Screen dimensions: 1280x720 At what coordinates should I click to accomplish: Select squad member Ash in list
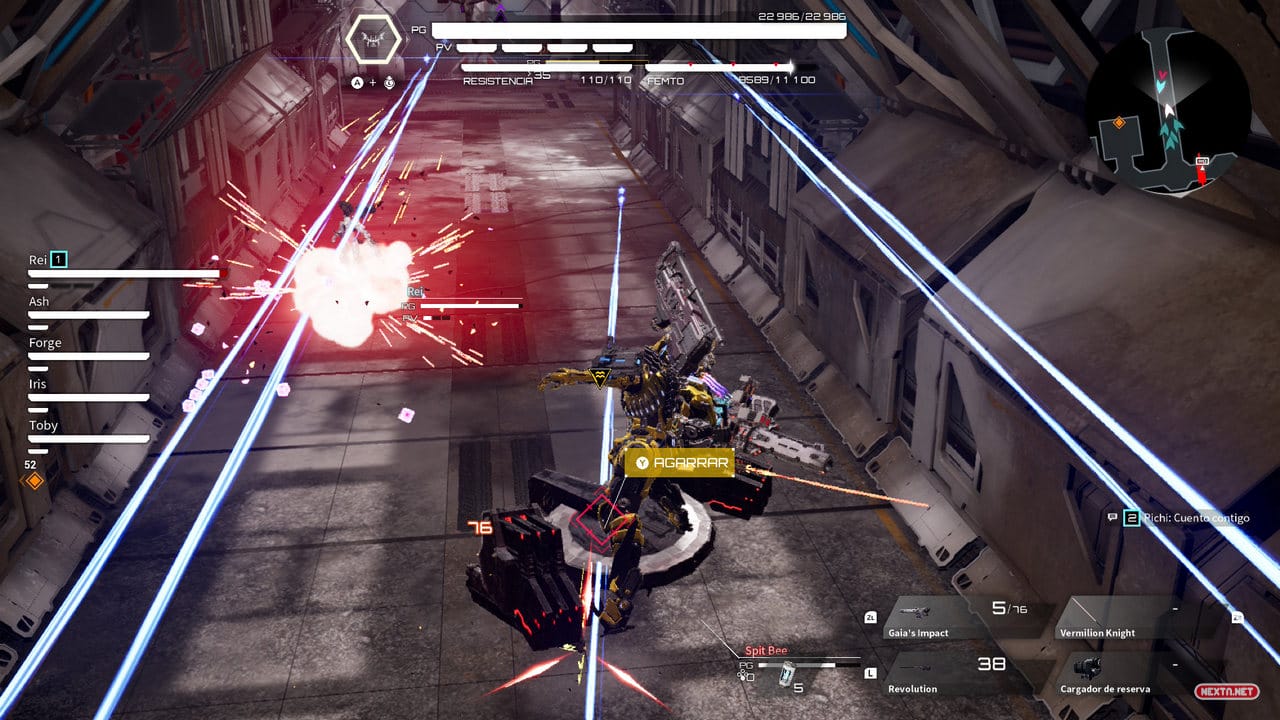[39, 302]
